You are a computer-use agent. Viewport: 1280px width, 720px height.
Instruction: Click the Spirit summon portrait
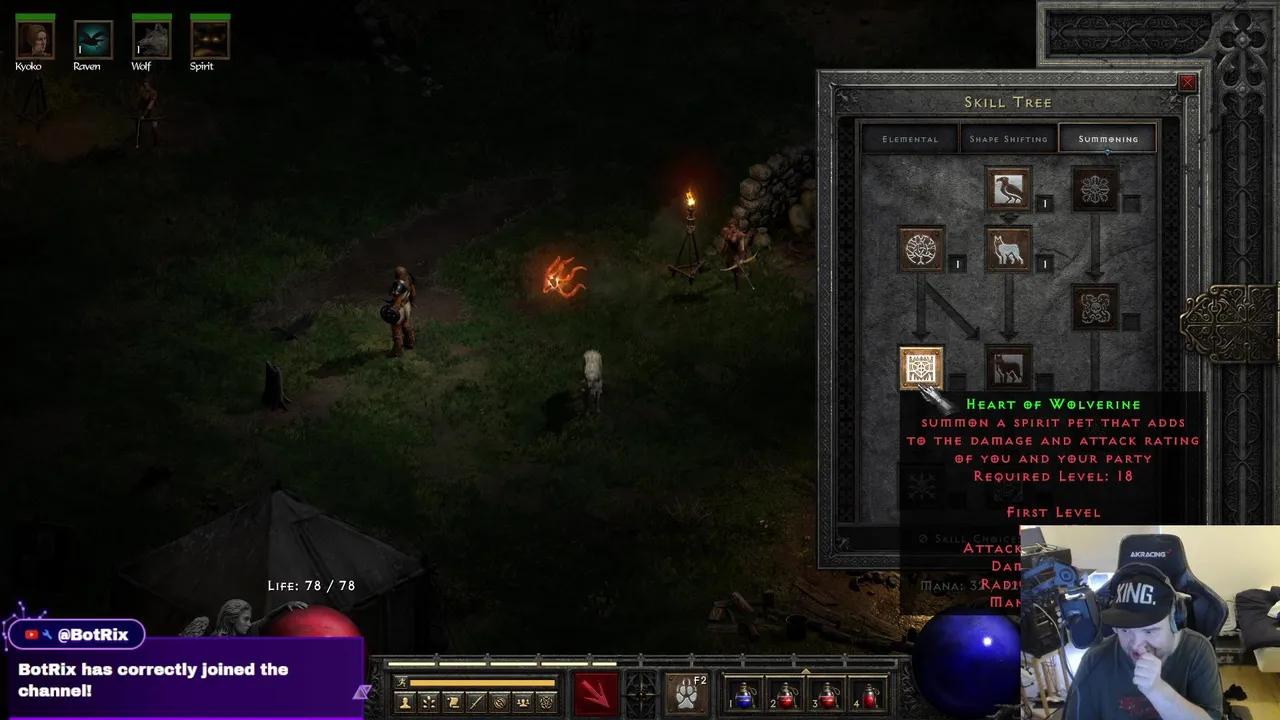(x=210, y=40)
